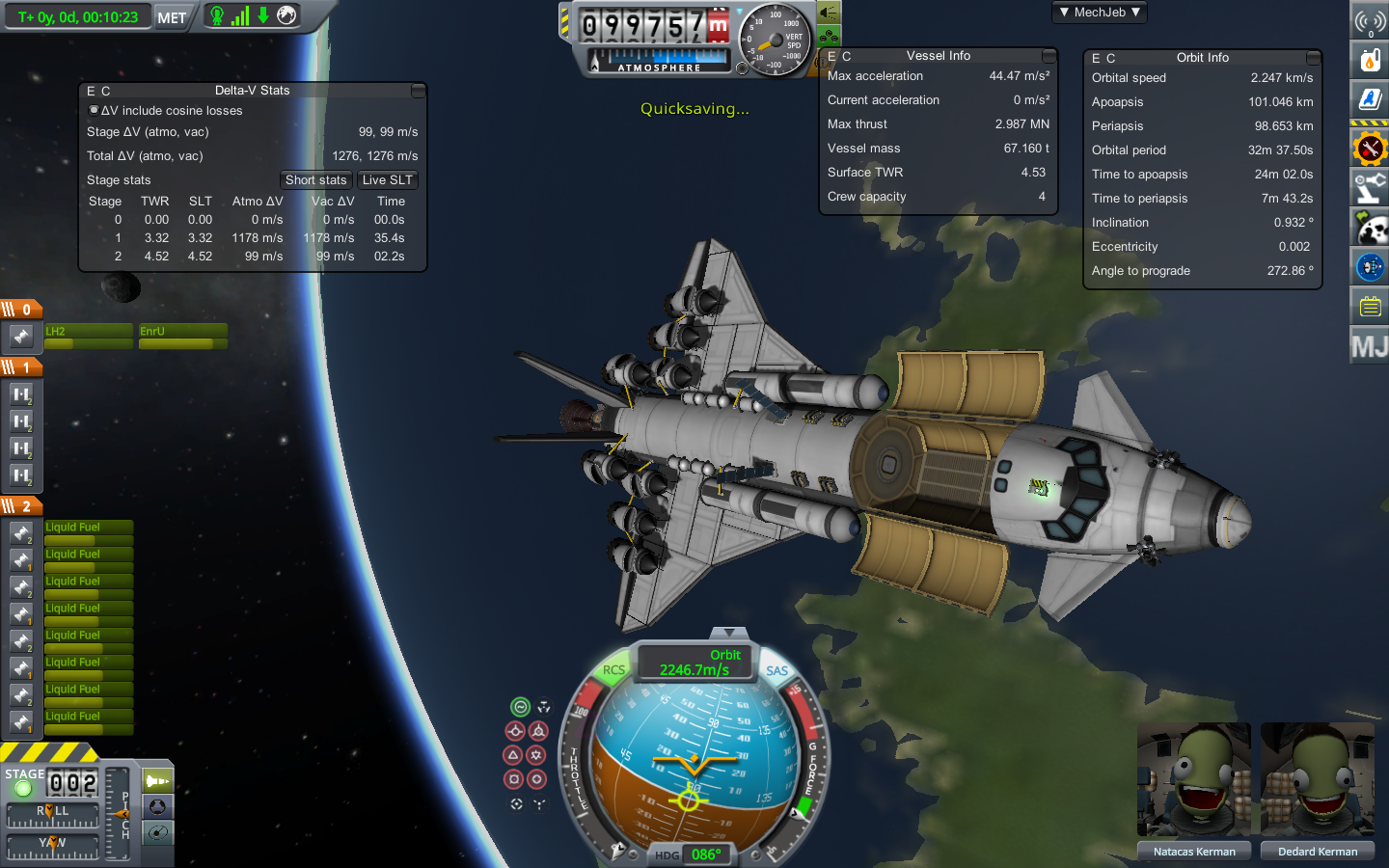Select the staging mode rocket icon

(157, 780)
